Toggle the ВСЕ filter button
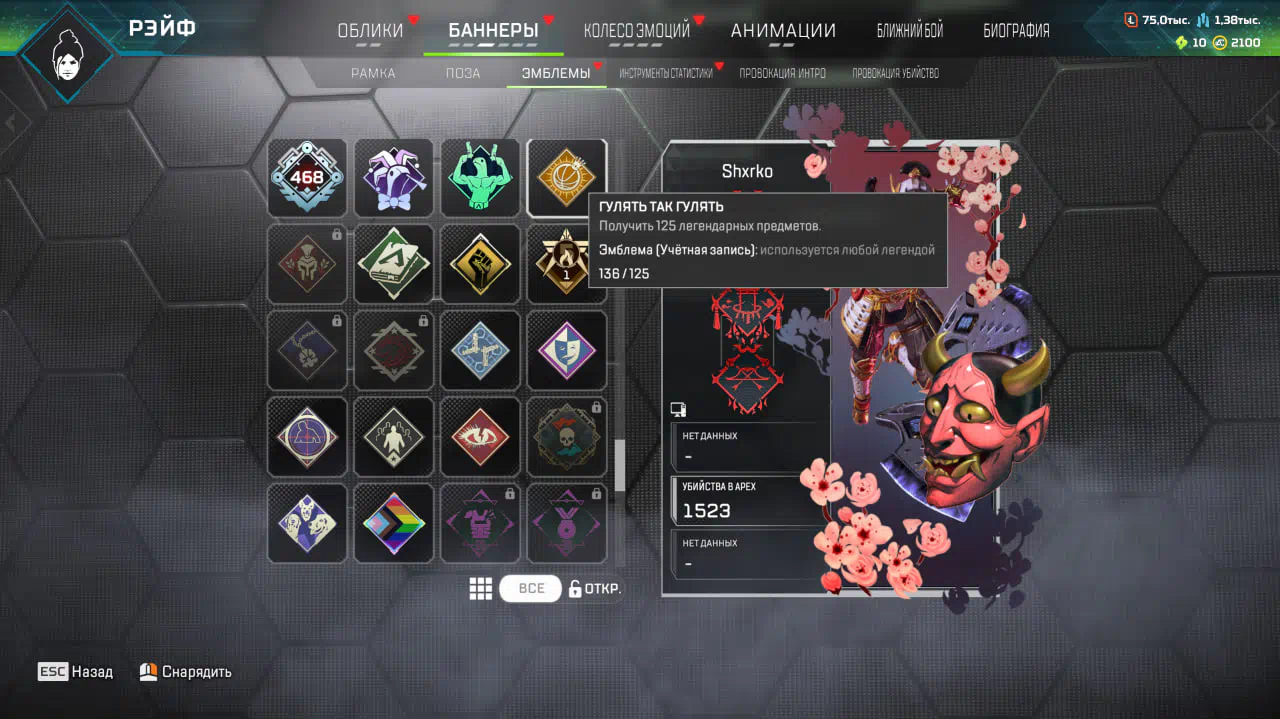Viewport: 1280px width, 719px height. click(531, 588)
